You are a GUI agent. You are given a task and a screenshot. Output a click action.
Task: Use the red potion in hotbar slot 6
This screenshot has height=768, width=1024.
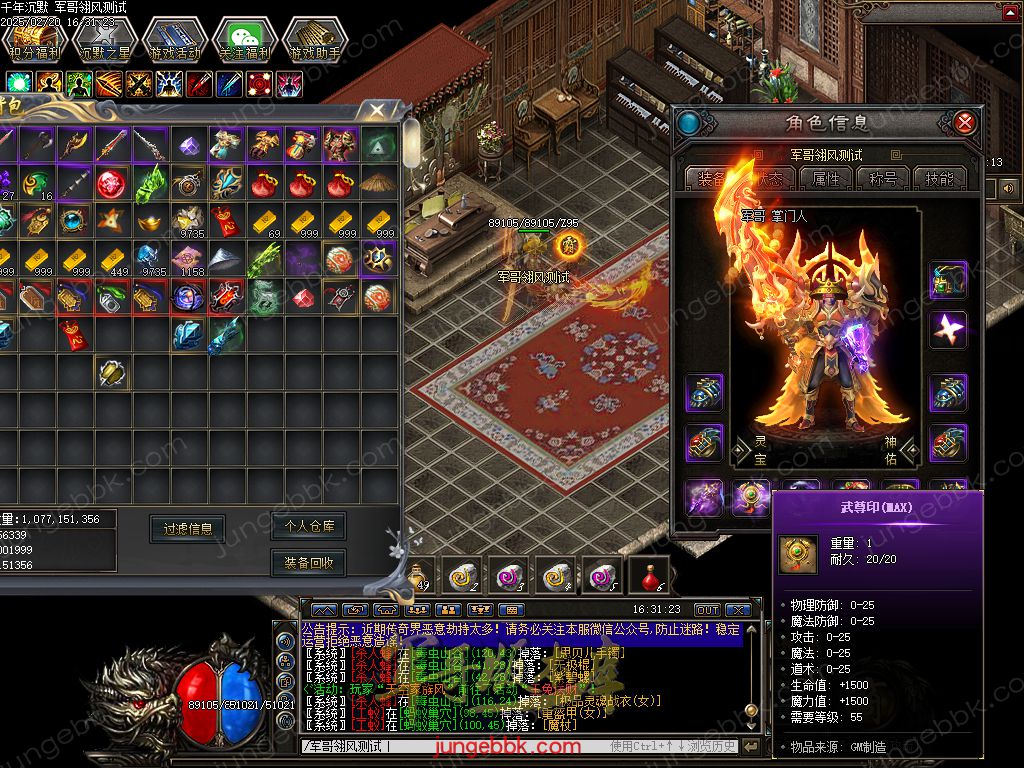(649, 575)
